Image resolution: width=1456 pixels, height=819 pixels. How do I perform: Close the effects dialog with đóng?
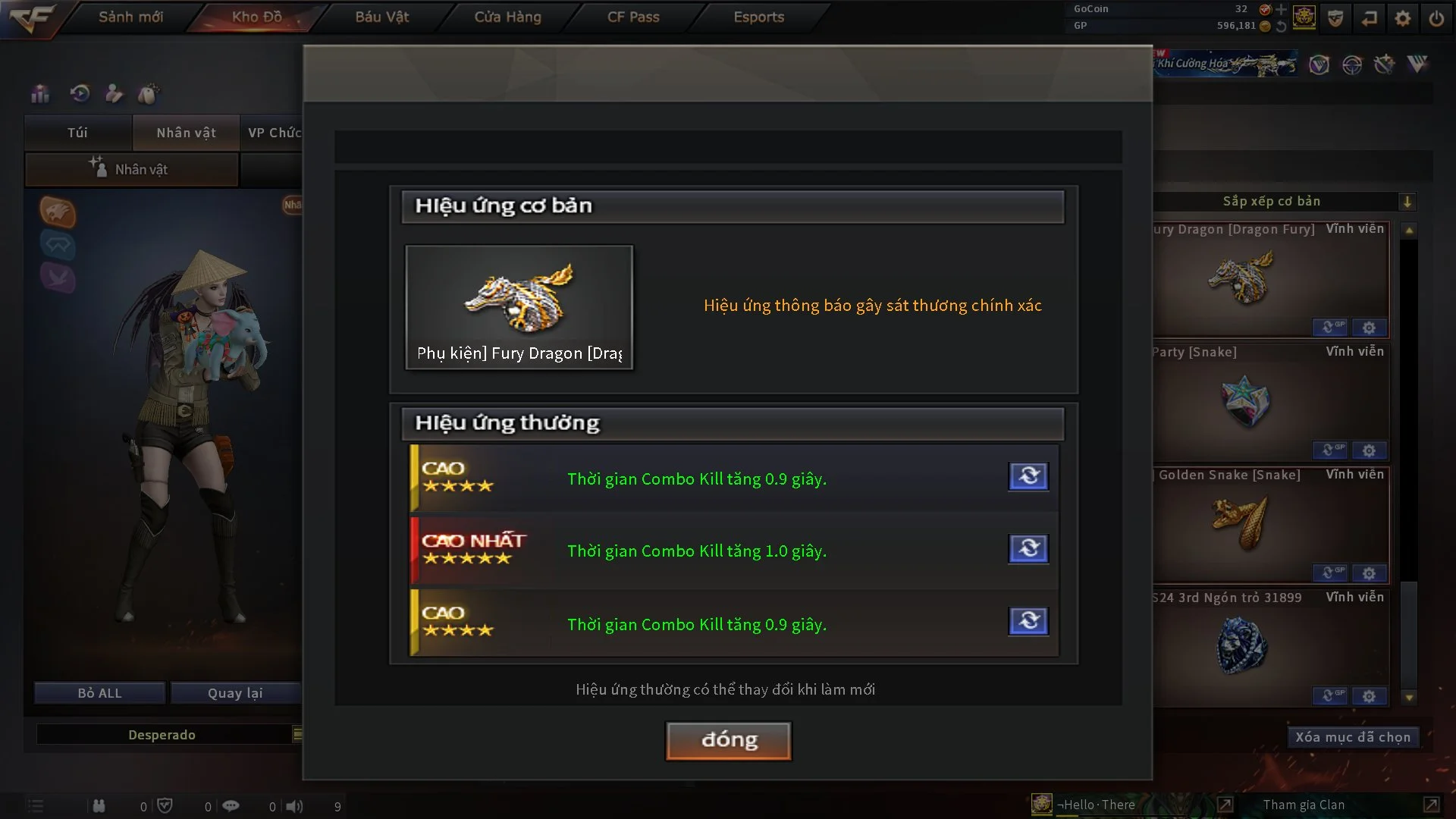728,740
